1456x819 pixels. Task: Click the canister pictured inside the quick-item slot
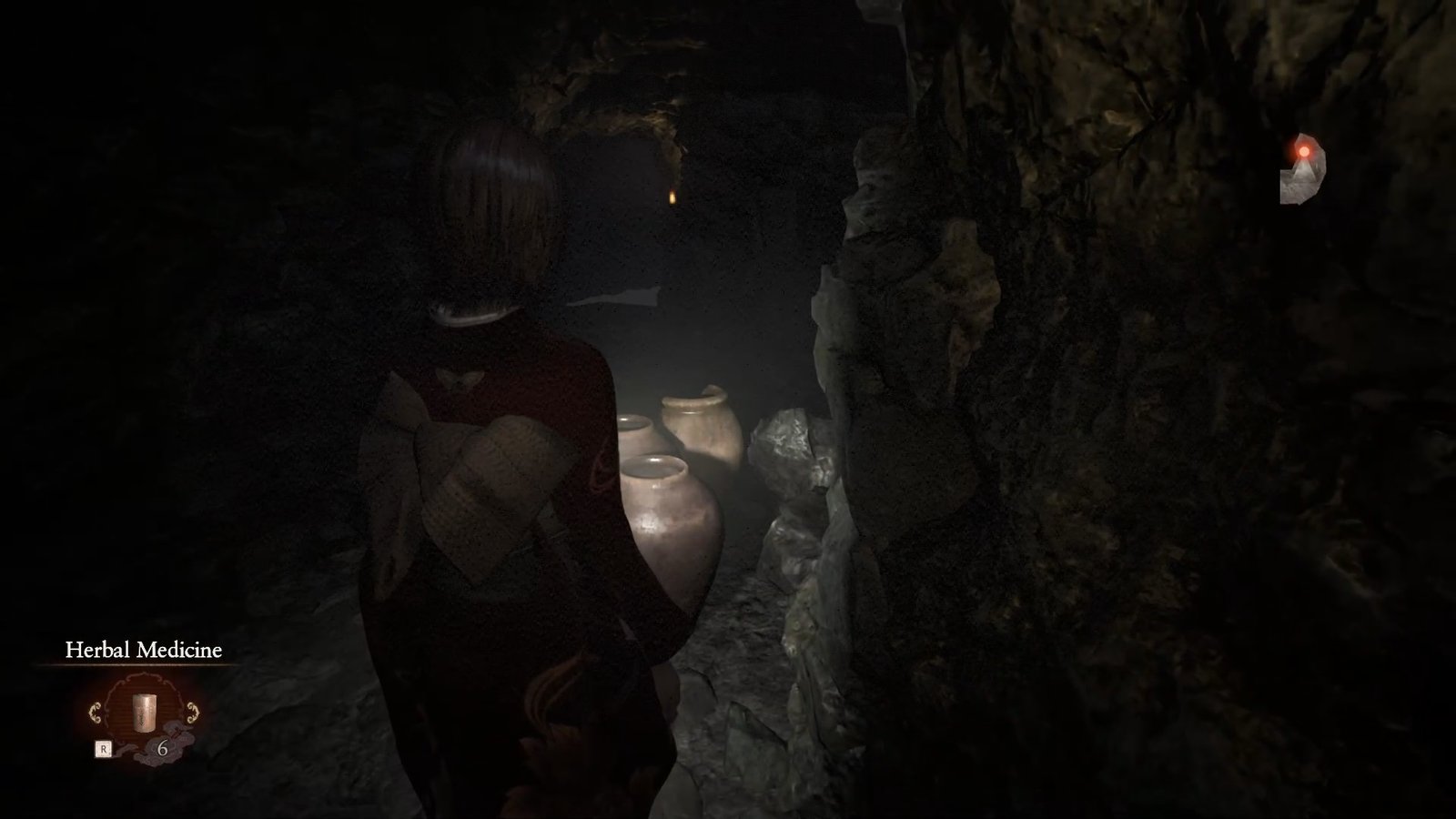(x=144, y=712)
